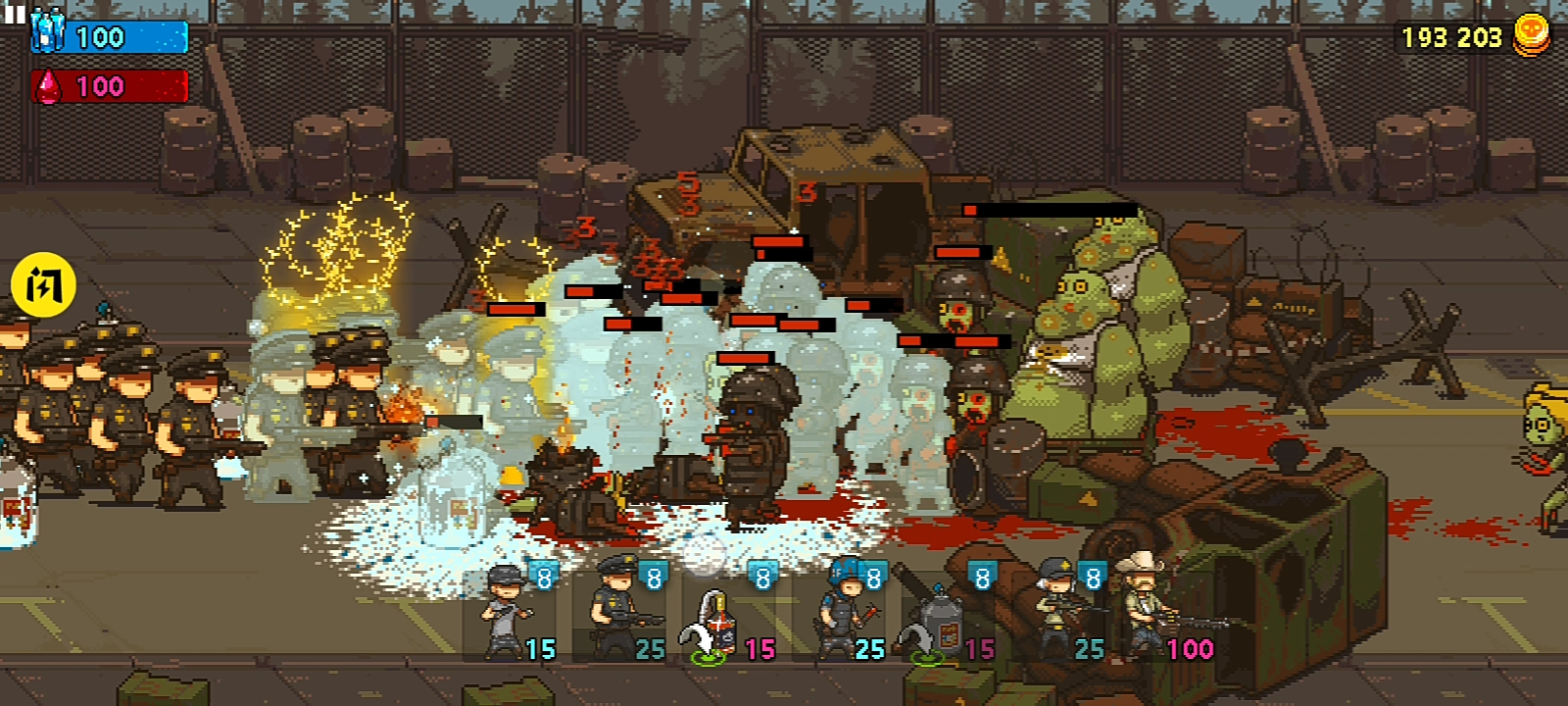Activate the yellow round speed-up button

(43, 285)
